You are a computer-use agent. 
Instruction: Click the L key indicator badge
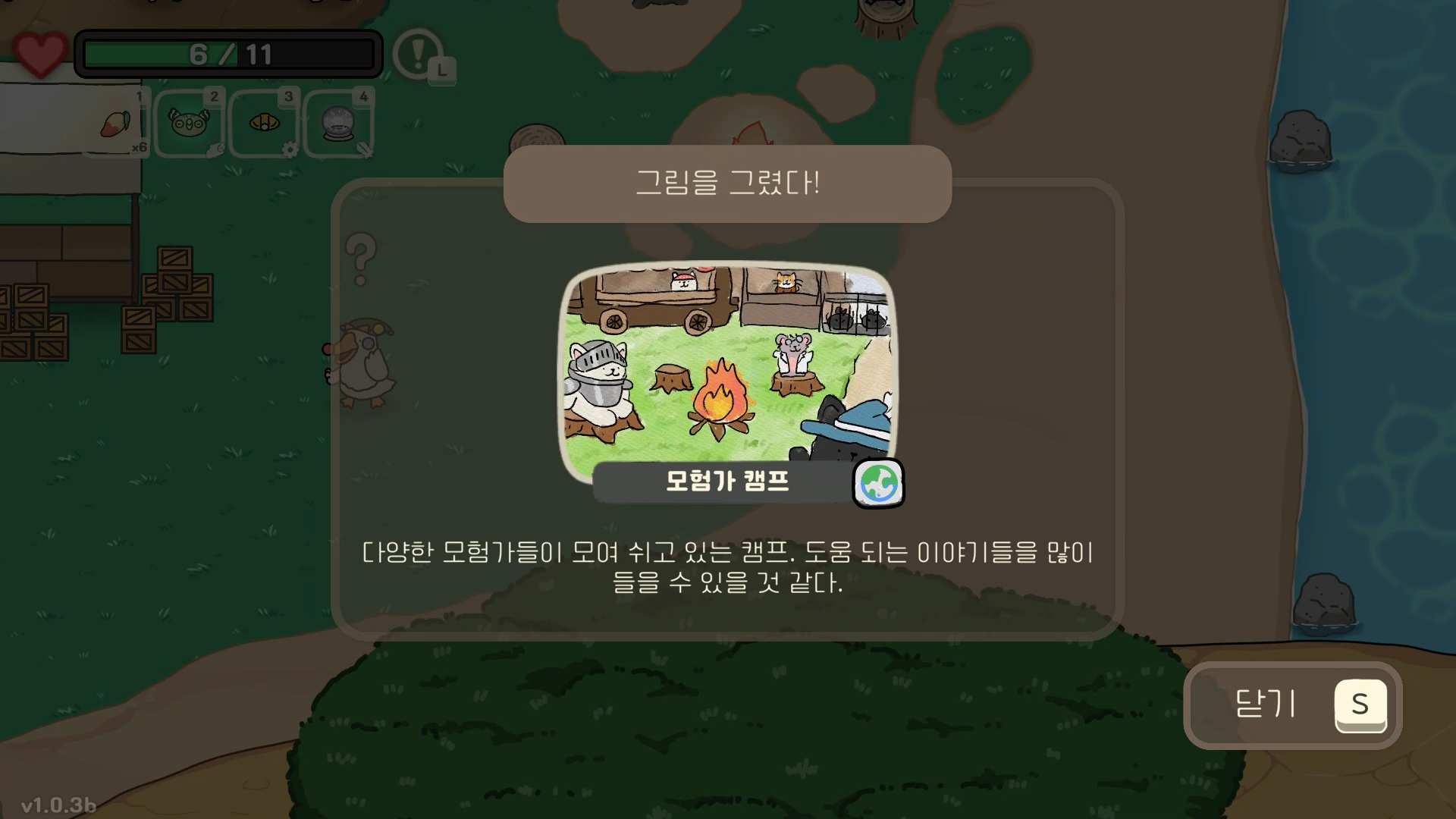coord(441,71)
